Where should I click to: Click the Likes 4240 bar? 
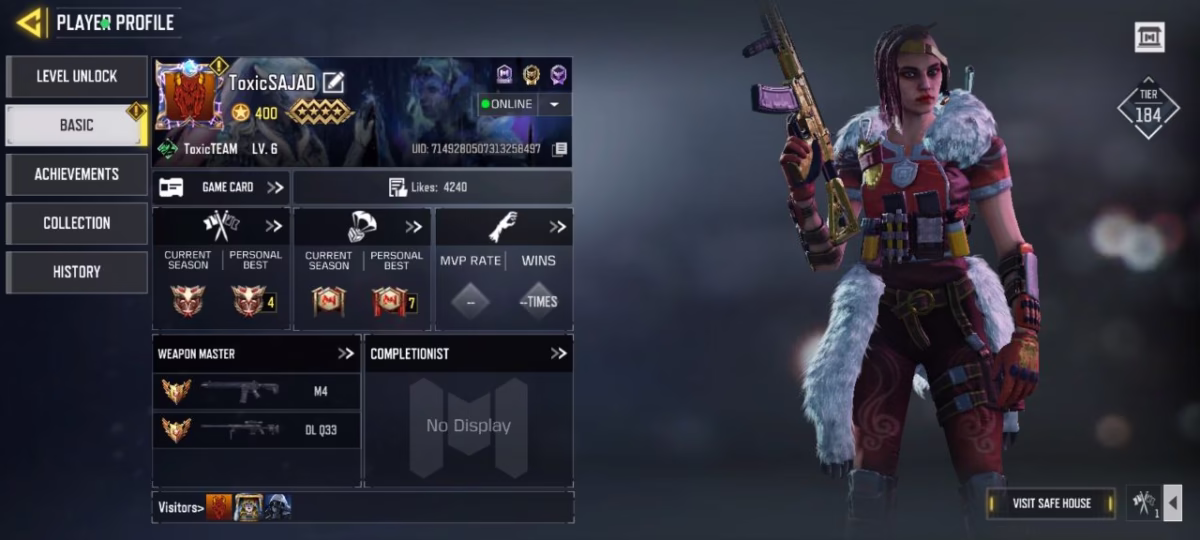point(432,187)
